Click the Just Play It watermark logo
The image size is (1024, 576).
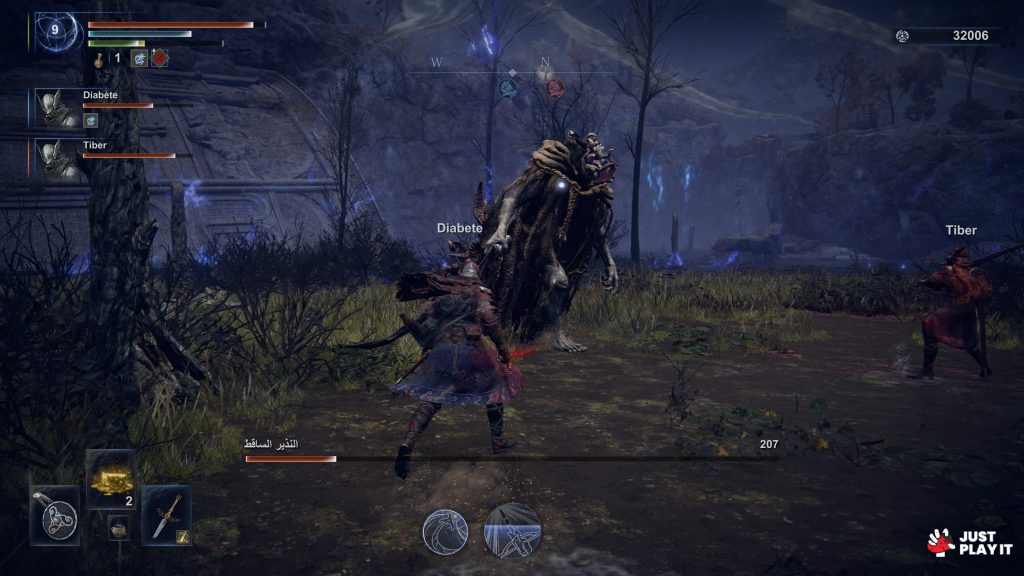(969, 542)
